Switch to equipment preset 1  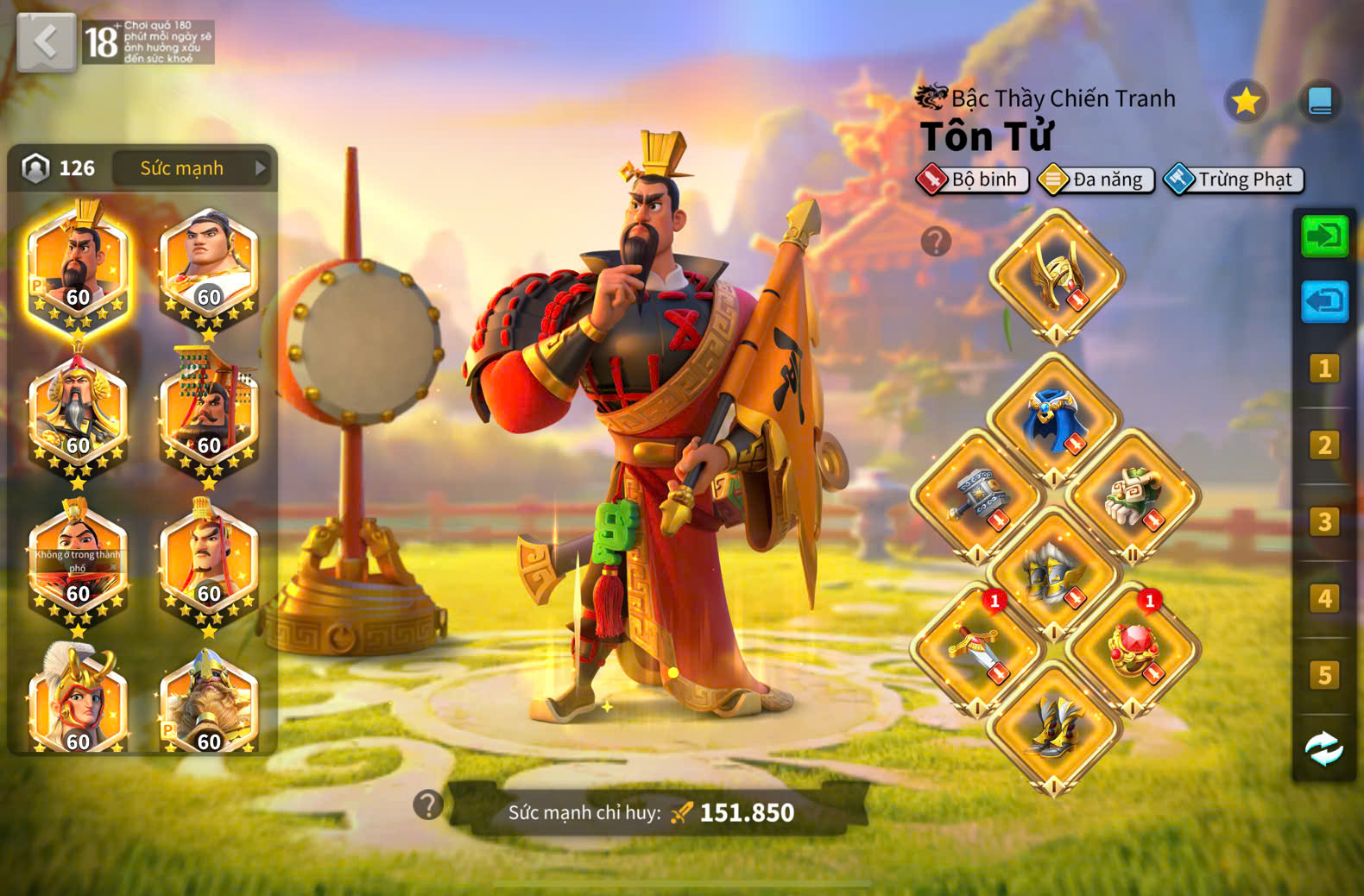1323,369
